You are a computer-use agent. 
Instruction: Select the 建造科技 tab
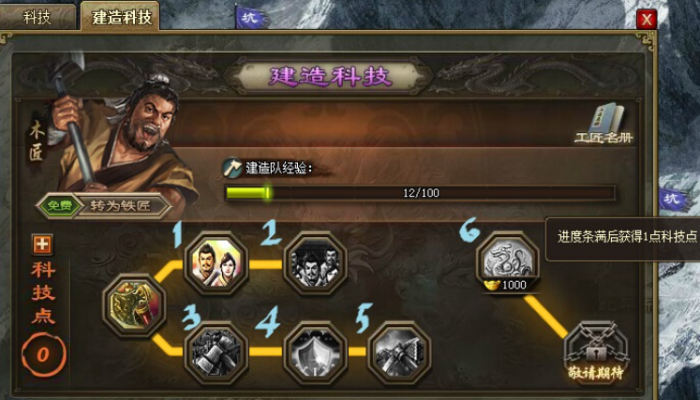(x=119, y=17)
